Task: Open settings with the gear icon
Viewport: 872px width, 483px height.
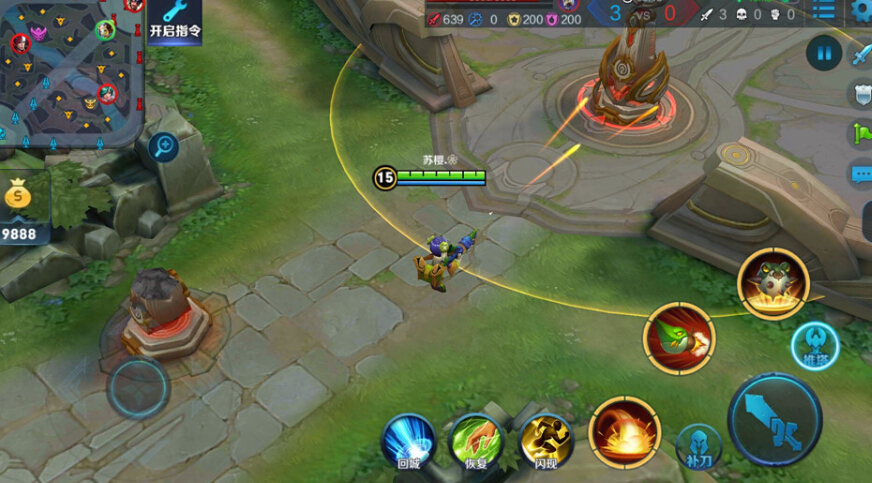Action: 862,10
